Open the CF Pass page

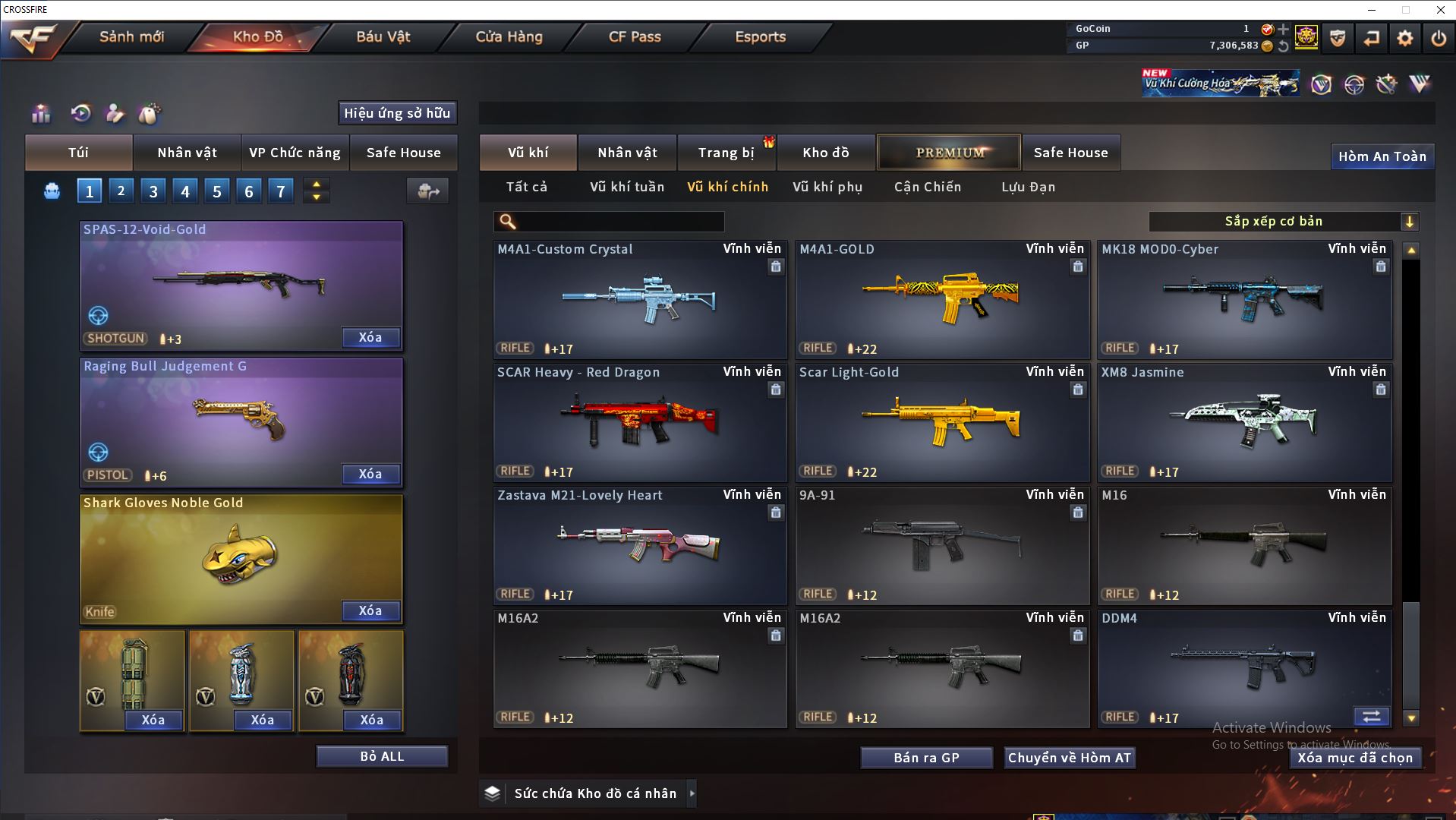(635, 36)
